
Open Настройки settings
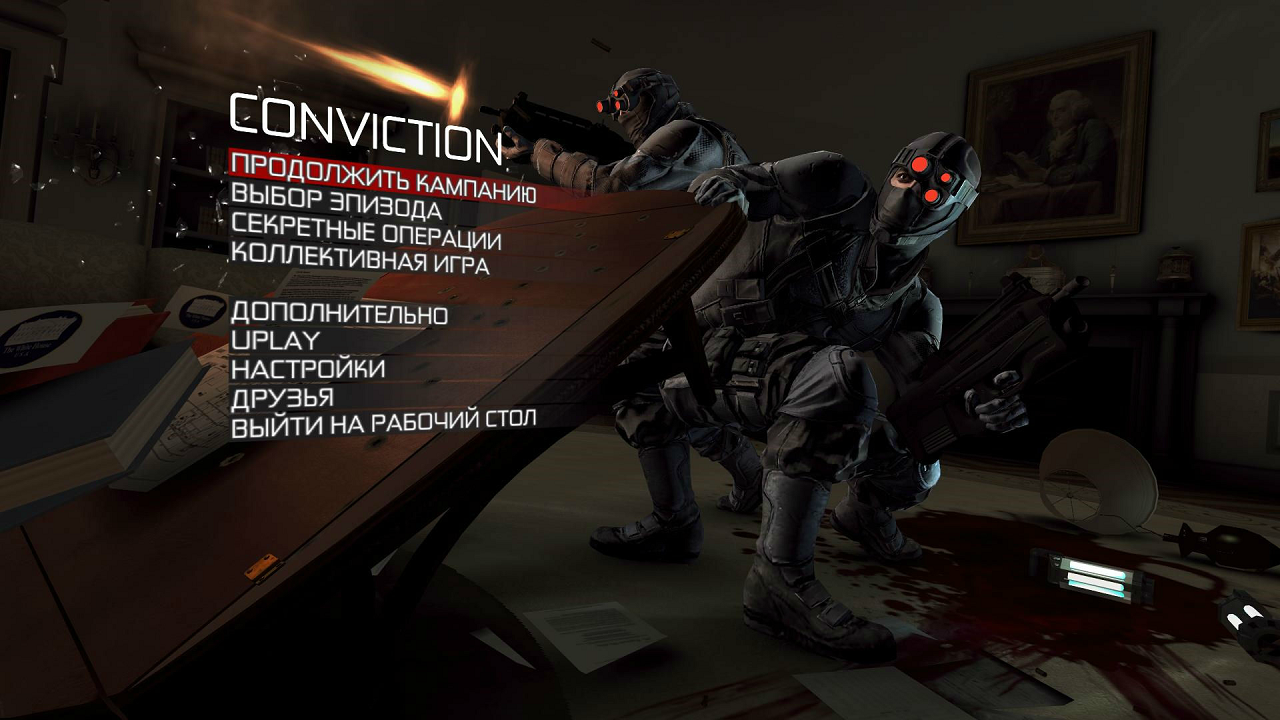point(308,369)
